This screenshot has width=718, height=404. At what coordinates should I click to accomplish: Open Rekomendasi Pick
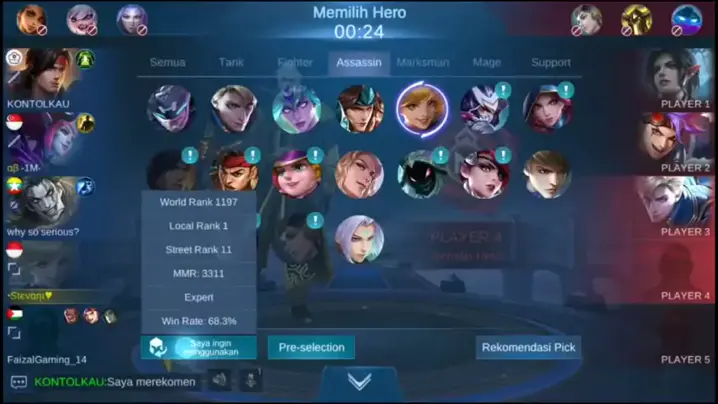pyautogui.click(x=528, y=348)
